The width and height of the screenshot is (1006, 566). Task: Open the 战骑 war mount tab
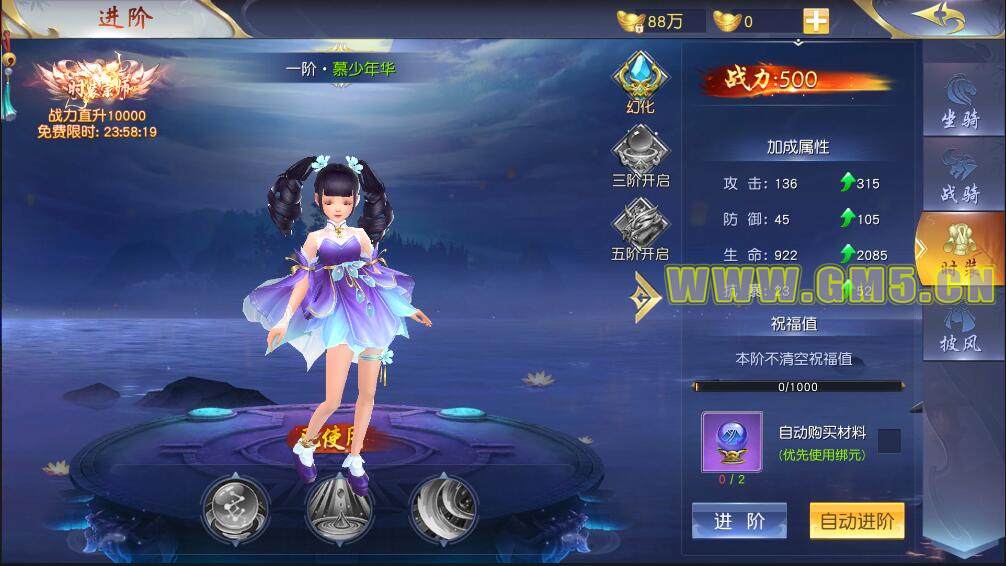pyautogui.click(x=959, y=177)
